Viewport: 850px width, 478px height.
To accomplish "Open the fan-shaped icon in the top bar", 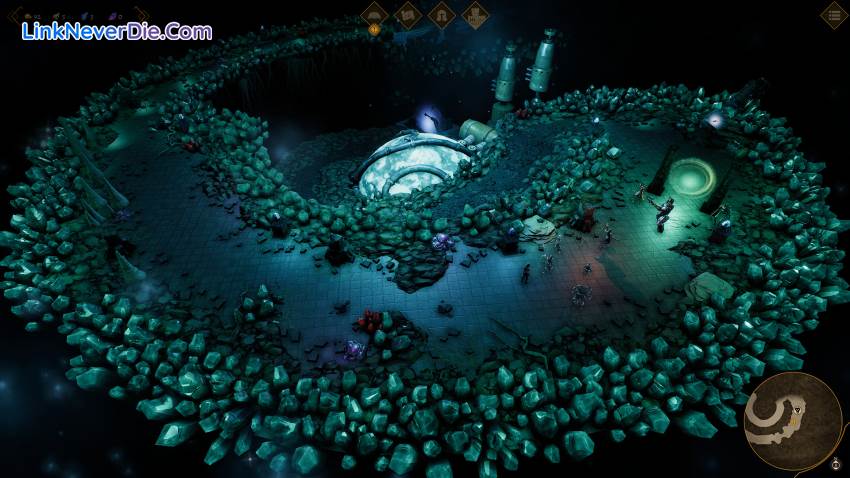I will tap(374, 14).
